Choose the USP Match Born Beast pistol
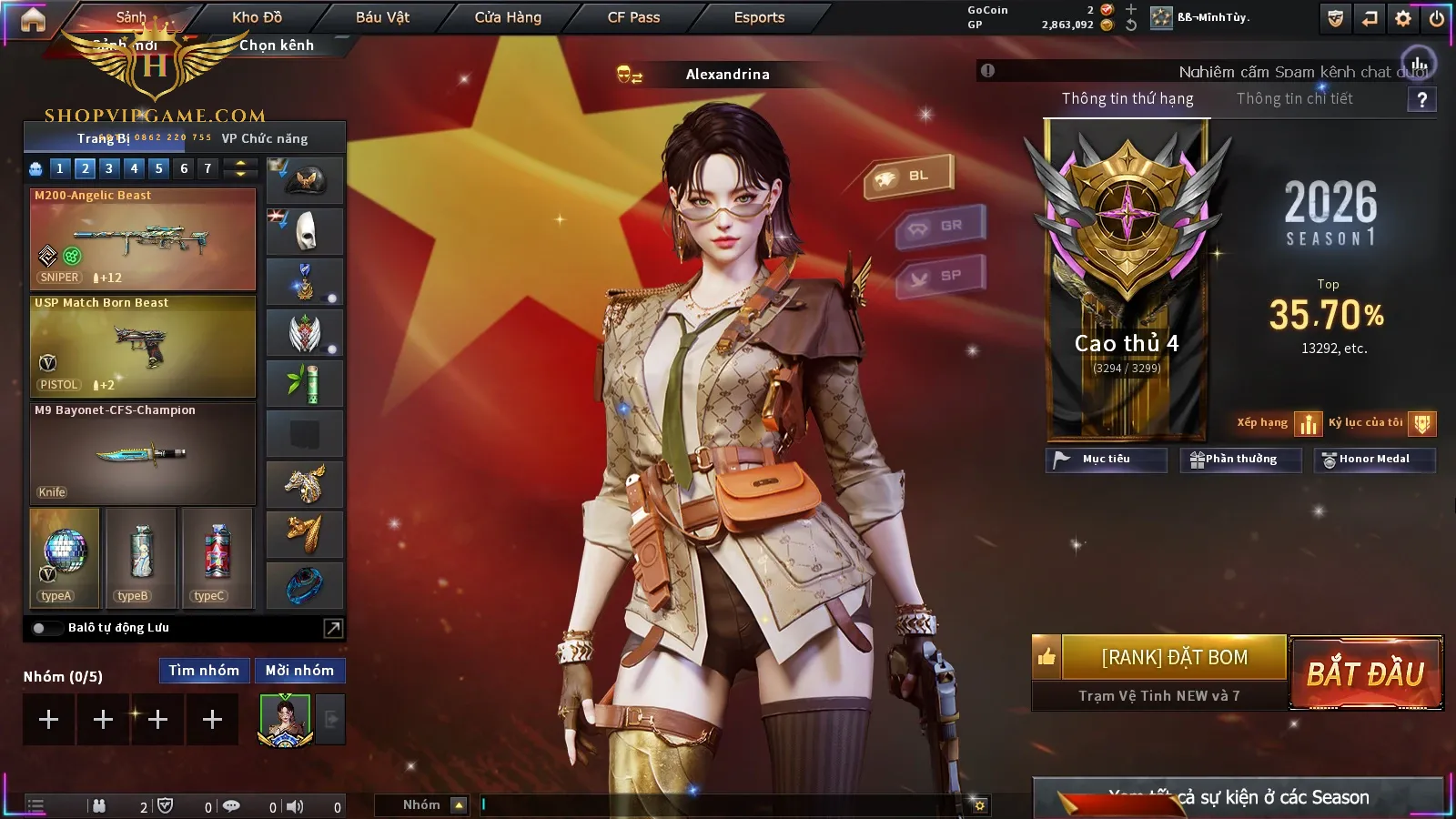Image resolution: width=1456 pixels, height=819 pixels. pyautogui.click(x=143, y=347)
